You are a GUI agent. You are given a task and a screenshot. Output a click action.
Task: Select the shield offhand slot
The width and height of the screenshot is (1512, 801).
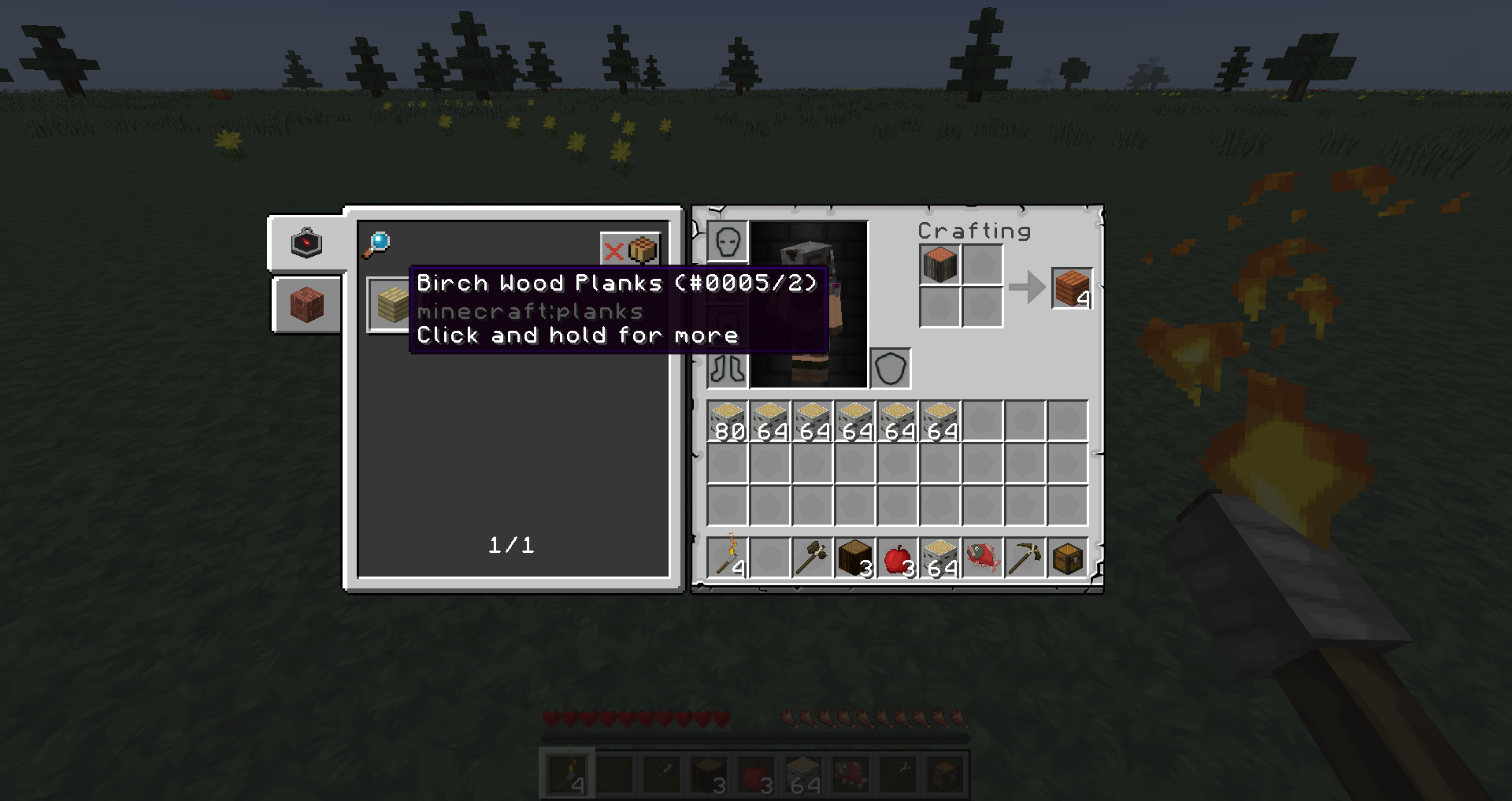tap(891, 369)
